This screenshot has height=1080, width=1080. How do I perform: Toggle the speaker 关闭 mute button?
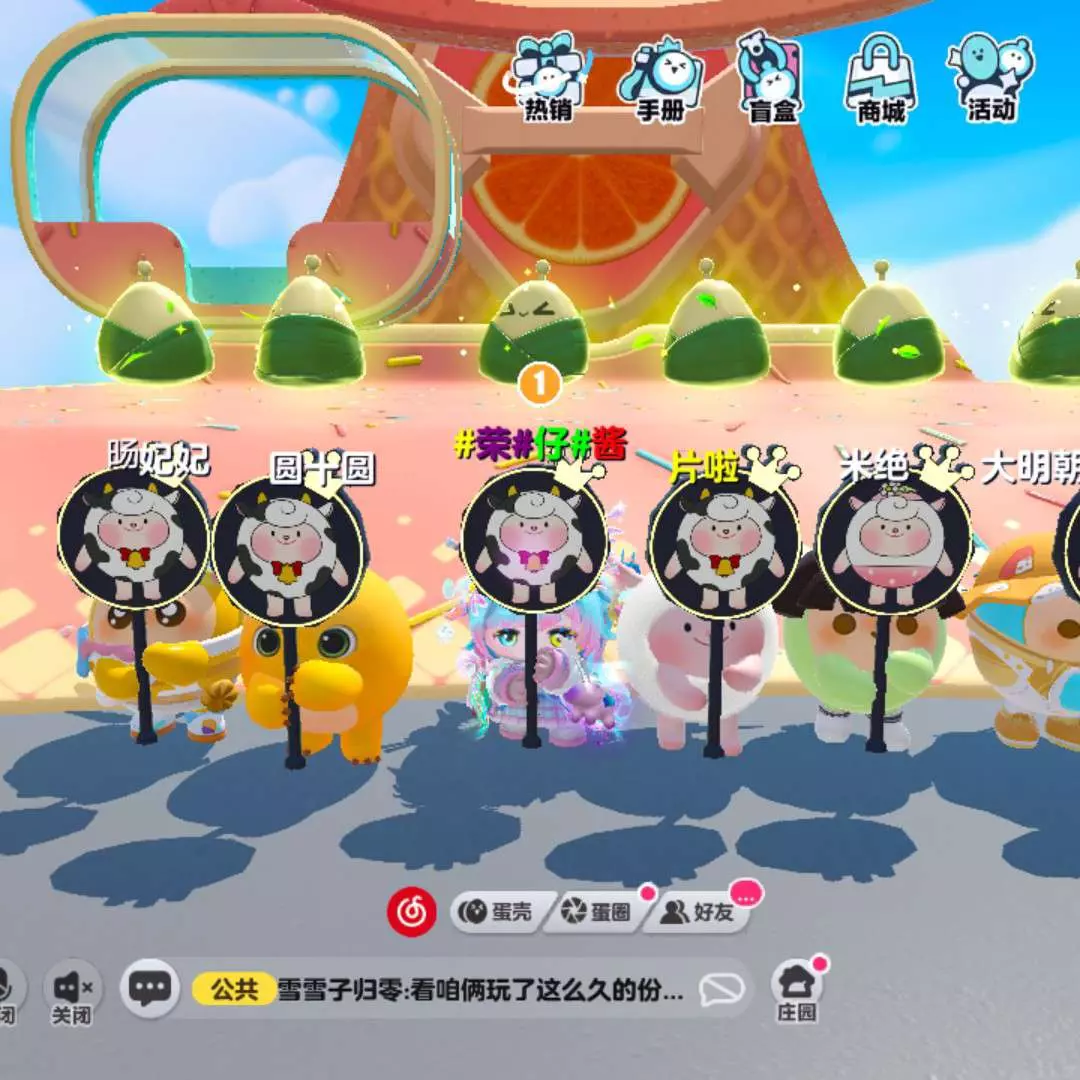pos(72,992)
